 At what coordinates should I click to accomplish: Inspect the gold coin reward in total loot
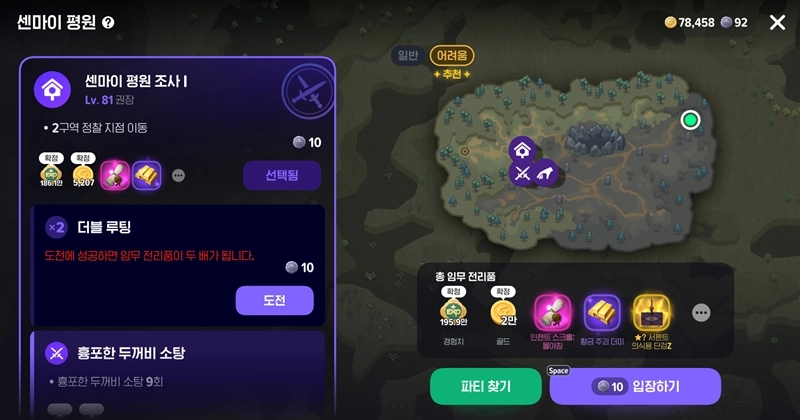(x=503, y=312)
